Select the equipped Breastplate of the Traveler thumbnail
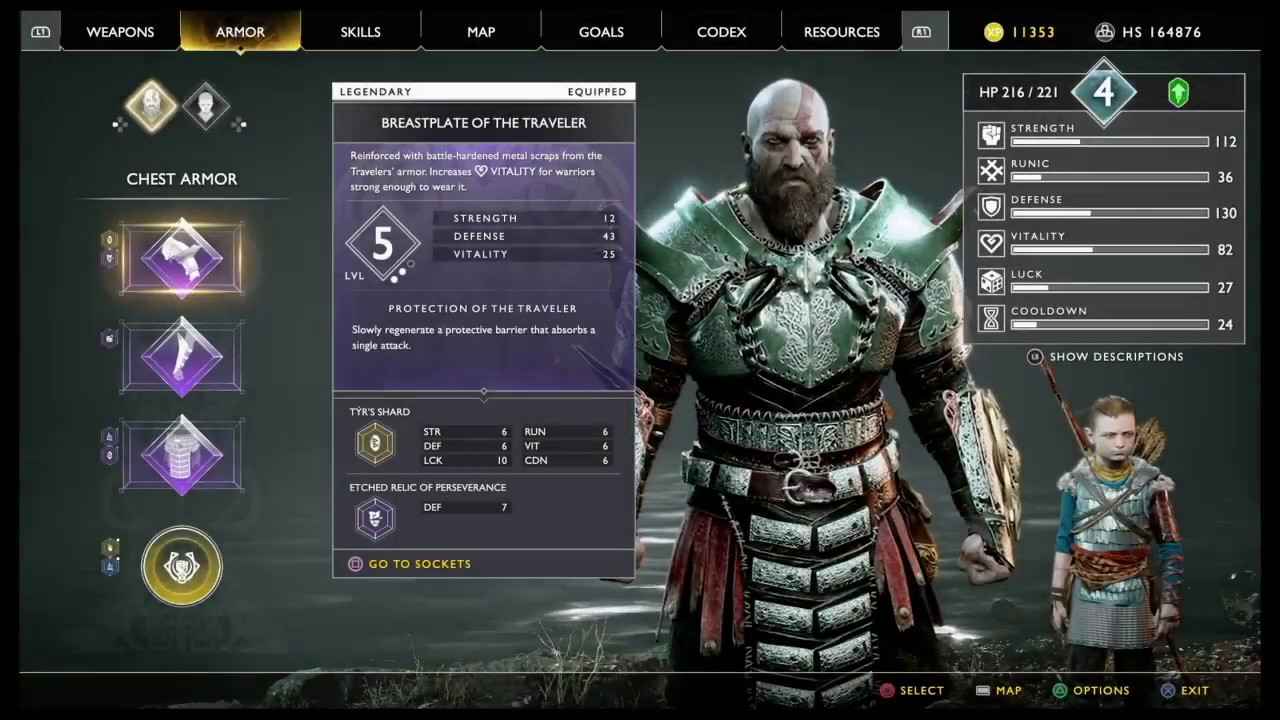 pyautogui.click(x=181, y=258)
